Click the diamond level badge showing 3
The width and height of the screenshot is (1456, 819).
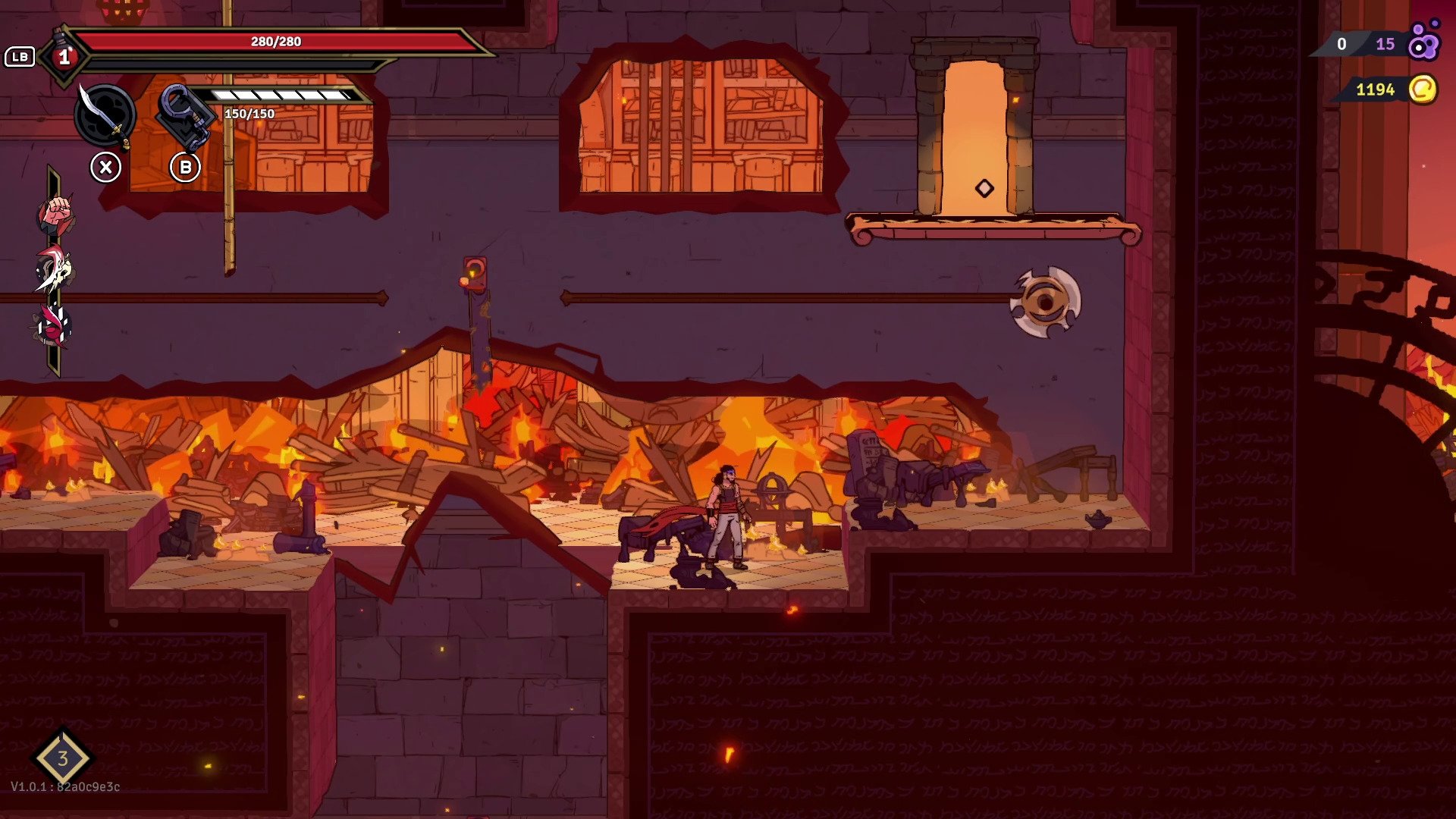(x=63, y=758)
